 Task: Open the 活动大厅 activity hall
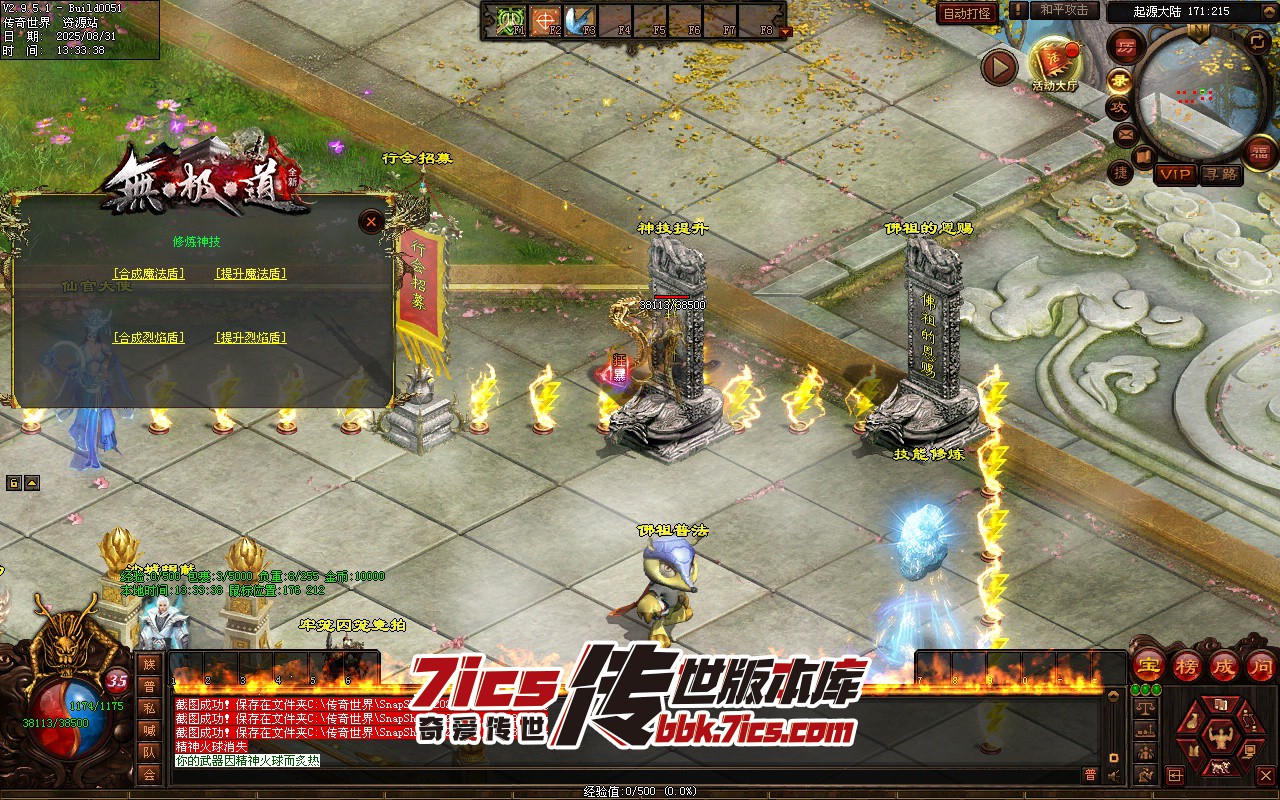[x=1055, y=65]
